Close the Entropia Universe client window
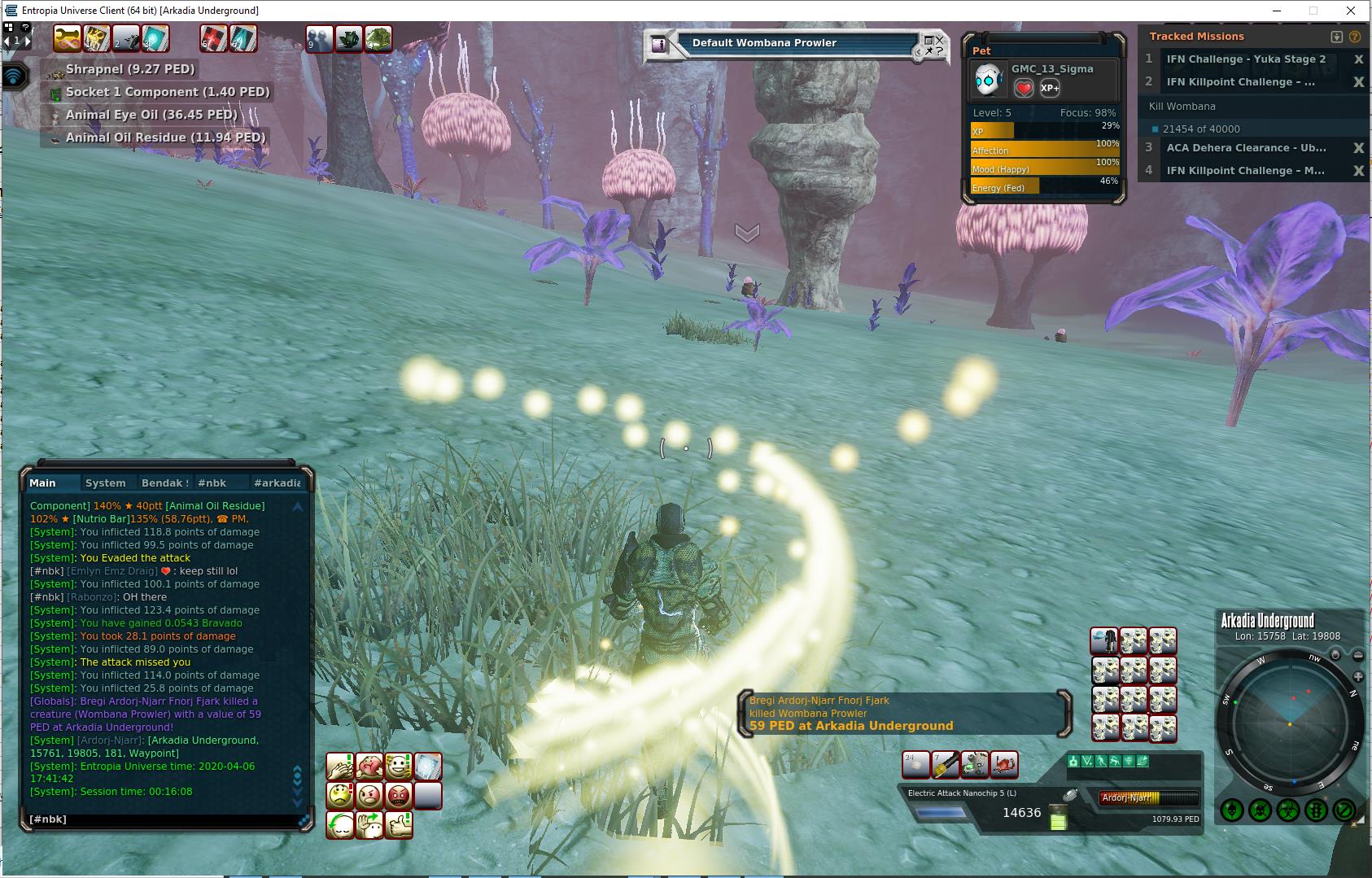This screenshot has width=1372, height=878. click(x=1352, y=11)
